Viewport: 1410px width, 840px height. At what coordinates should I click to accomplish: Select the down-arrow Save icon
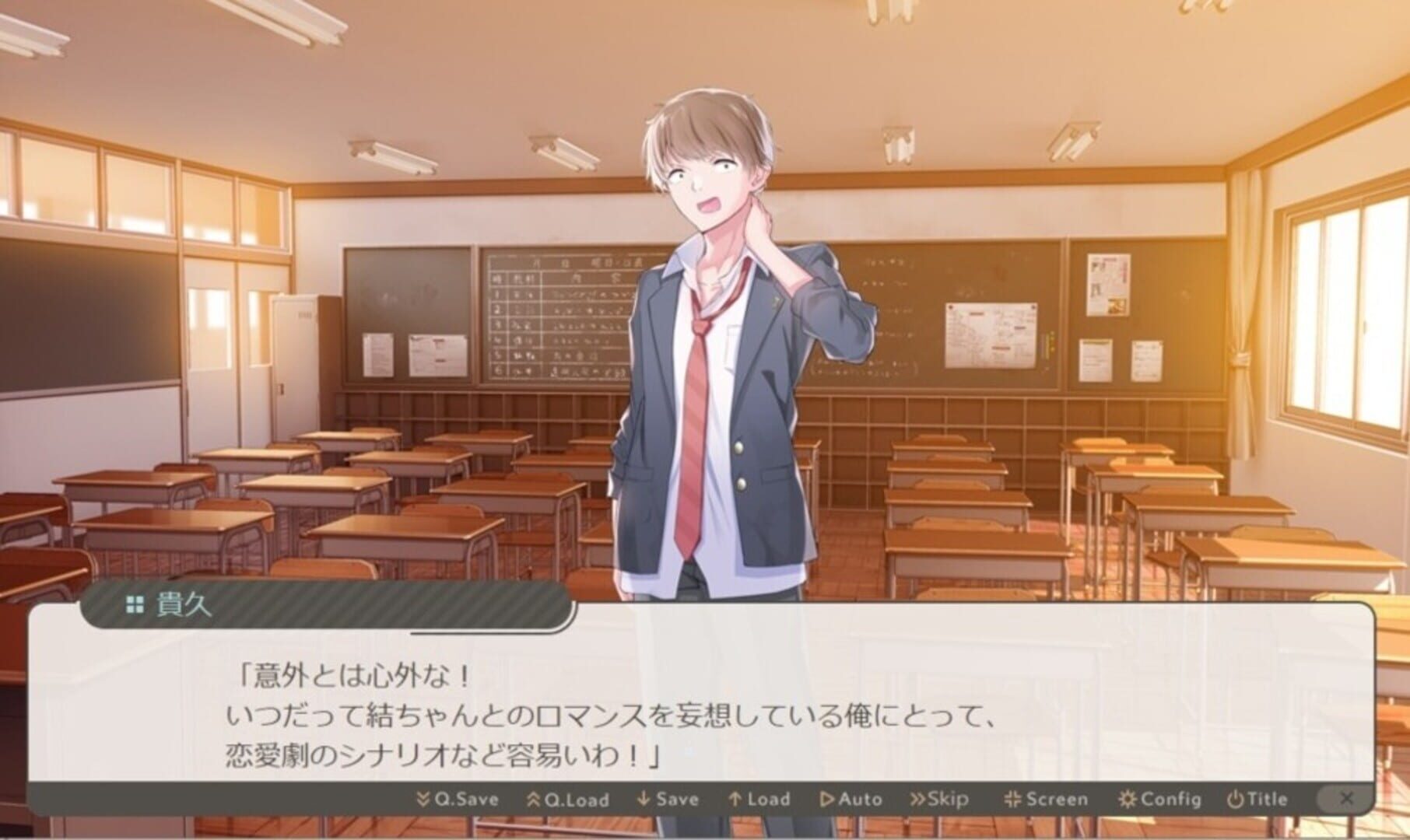point(644,799)
